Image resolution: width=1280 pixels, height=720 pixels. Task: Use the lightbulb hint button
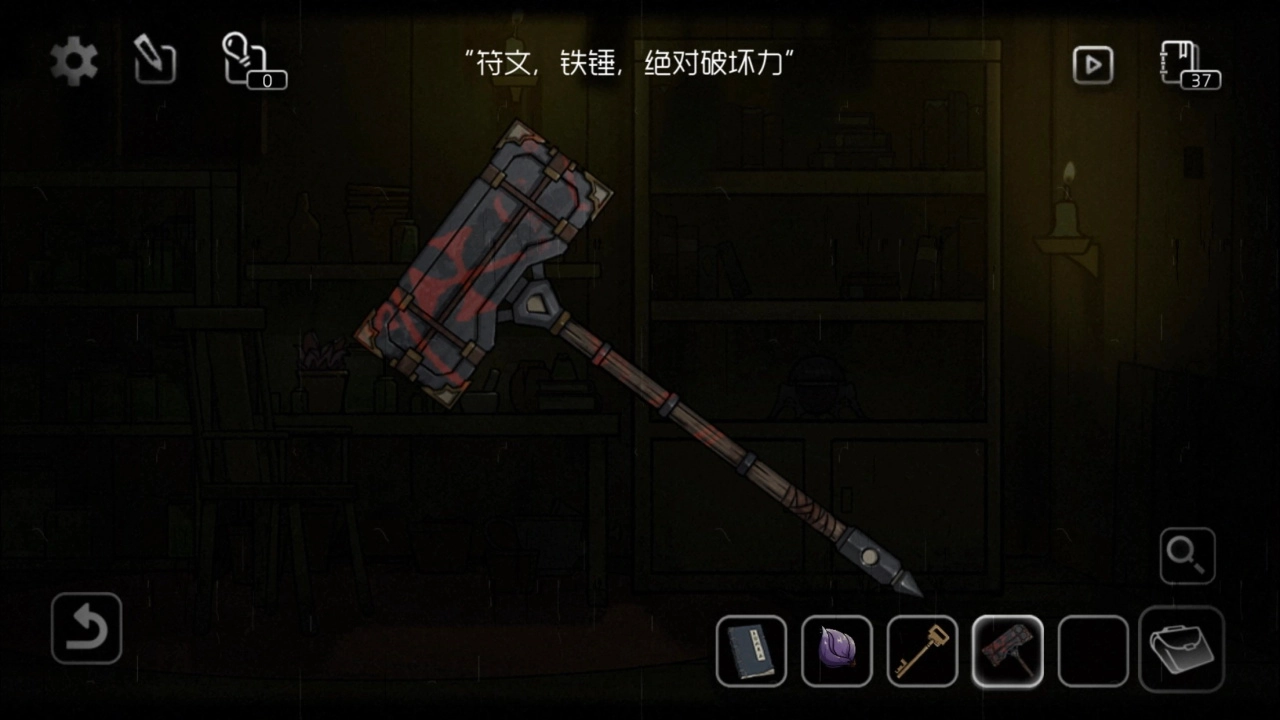point(250,62)
